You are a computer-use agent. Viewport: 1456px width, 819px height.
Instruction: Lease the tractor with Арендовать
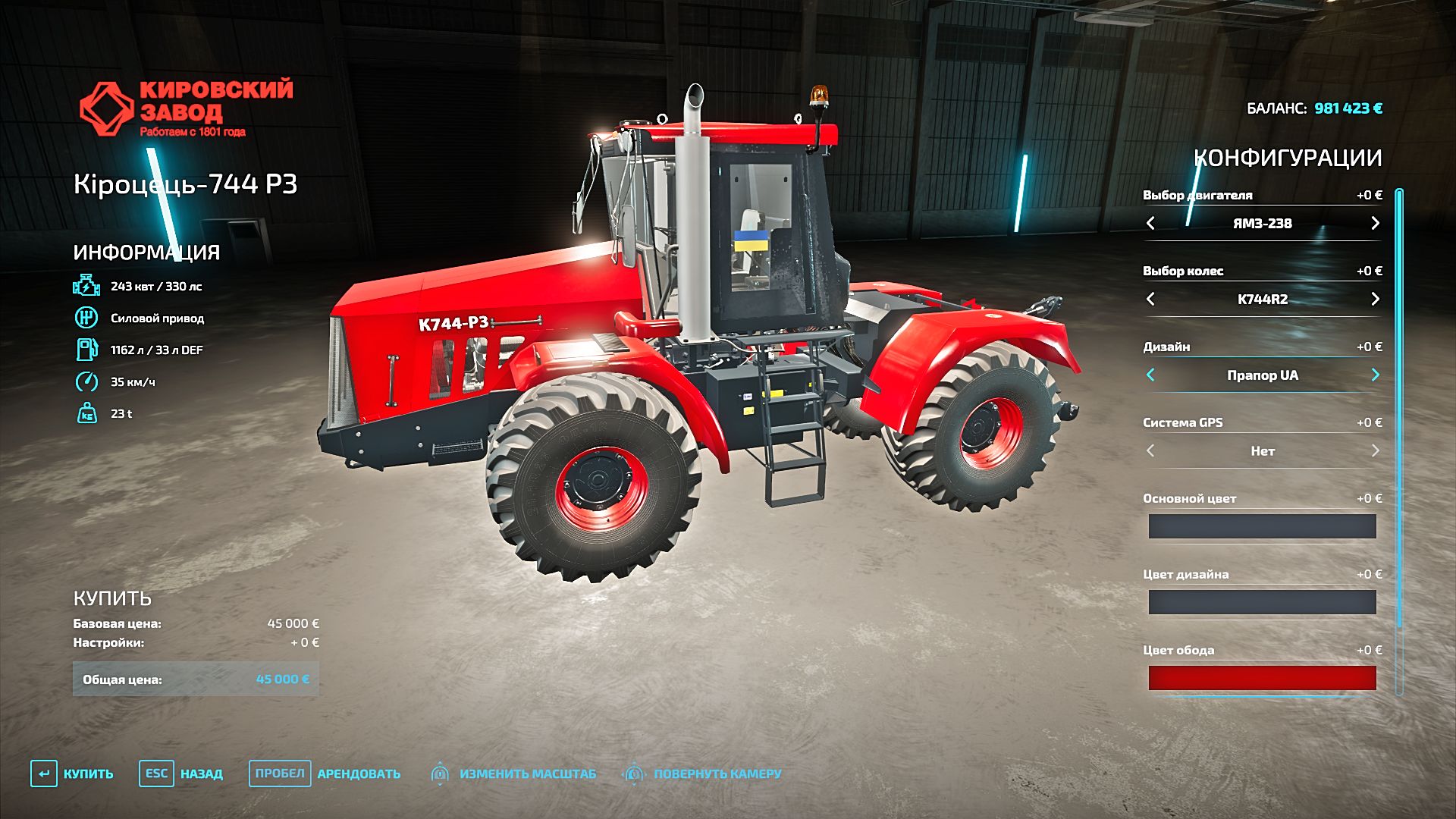325,773
